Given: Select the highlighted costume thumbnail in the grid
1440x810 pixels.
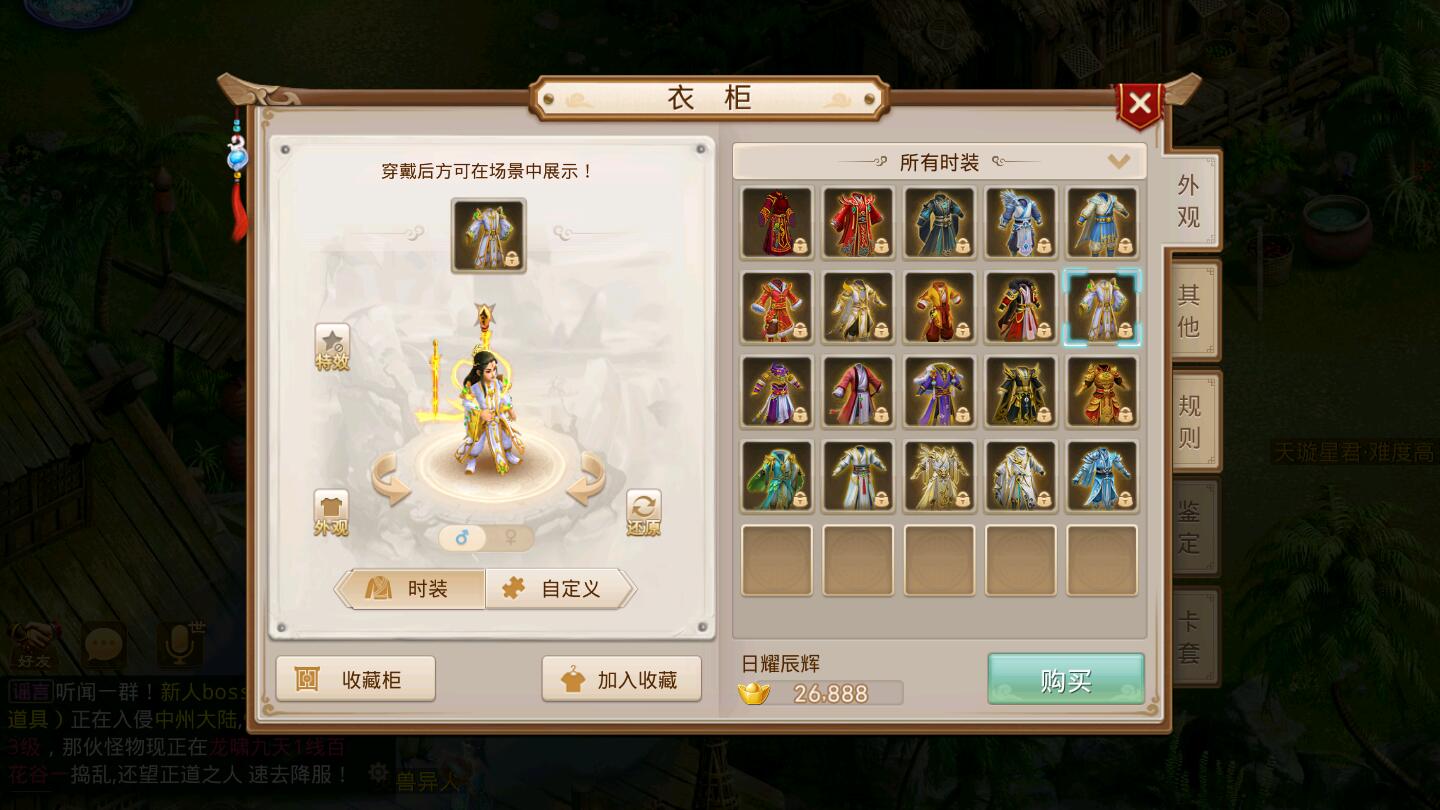Looking at the screenshot, I should [x=1102, y=307].
